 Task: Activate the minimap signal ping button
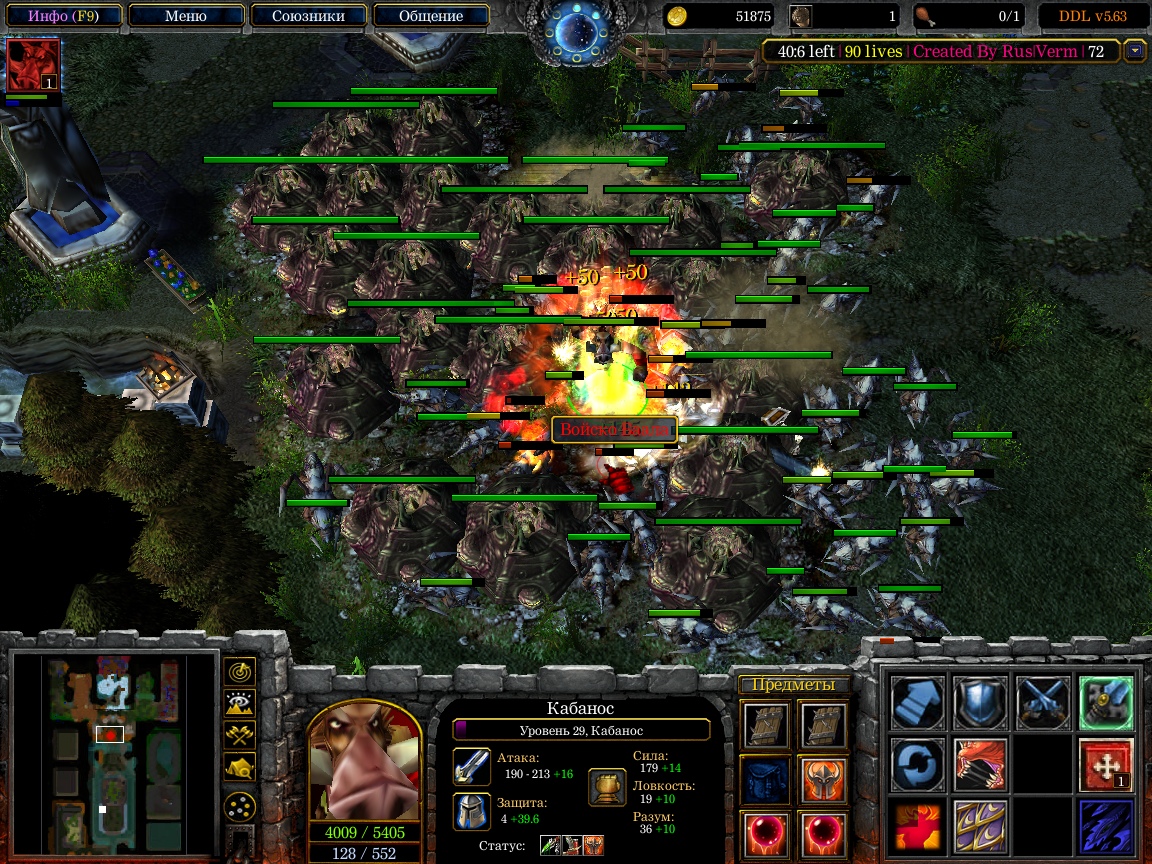pyautogui.click(x=240, y=671)
